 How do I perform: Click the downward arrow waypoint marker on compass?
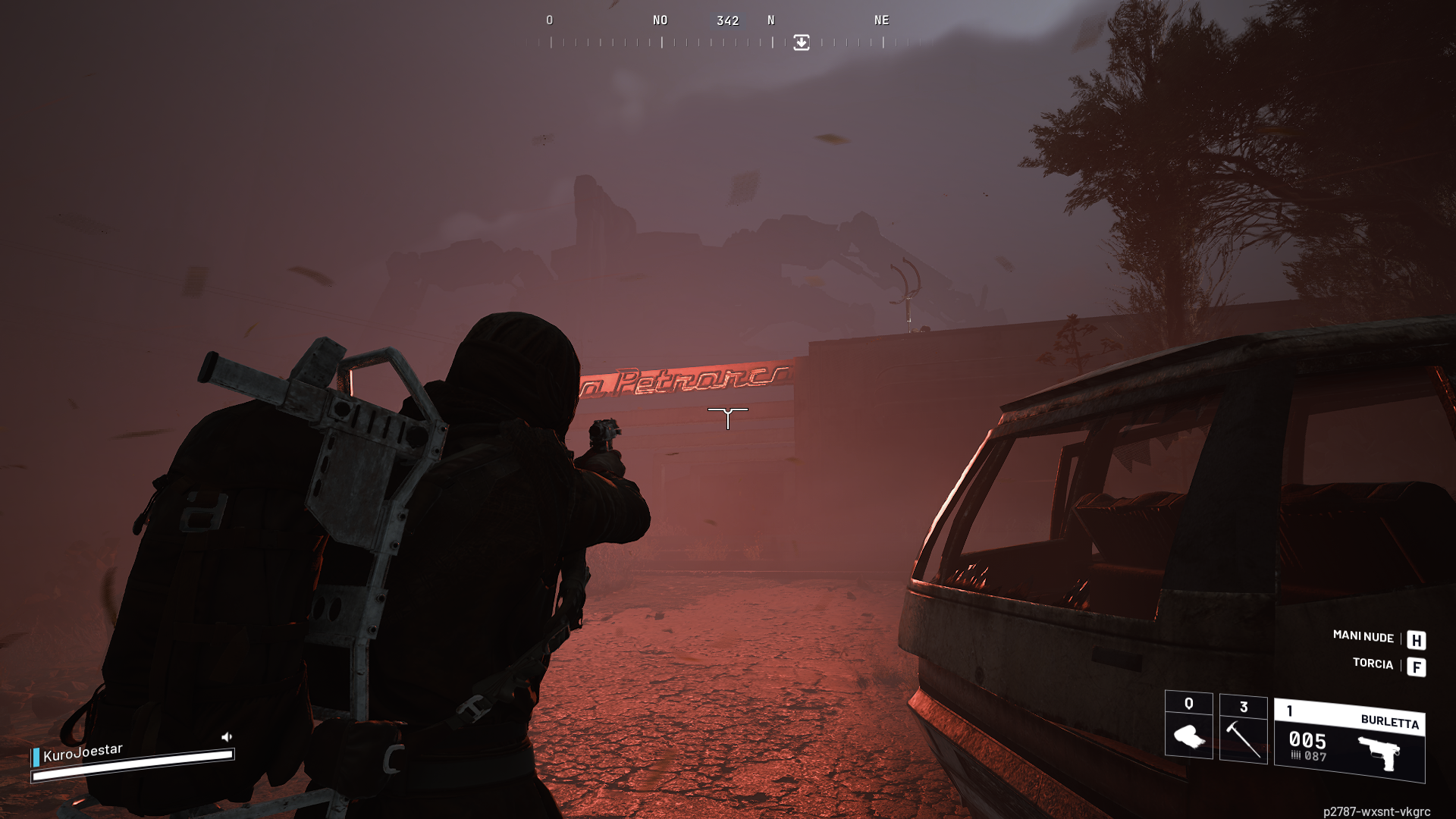pos(800,43)
